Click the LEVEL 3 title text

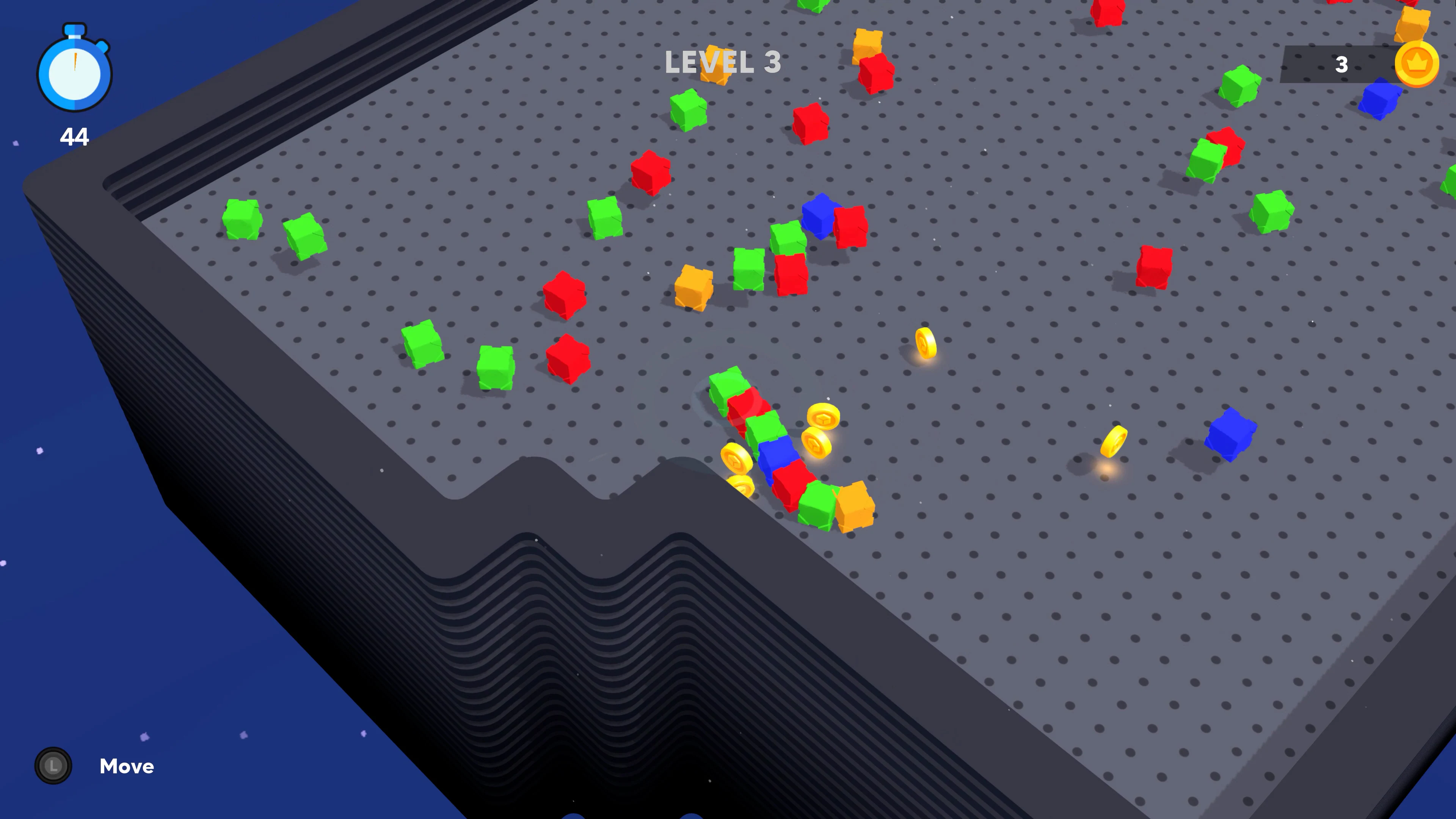pyautogui.click(x=723, y=62)
